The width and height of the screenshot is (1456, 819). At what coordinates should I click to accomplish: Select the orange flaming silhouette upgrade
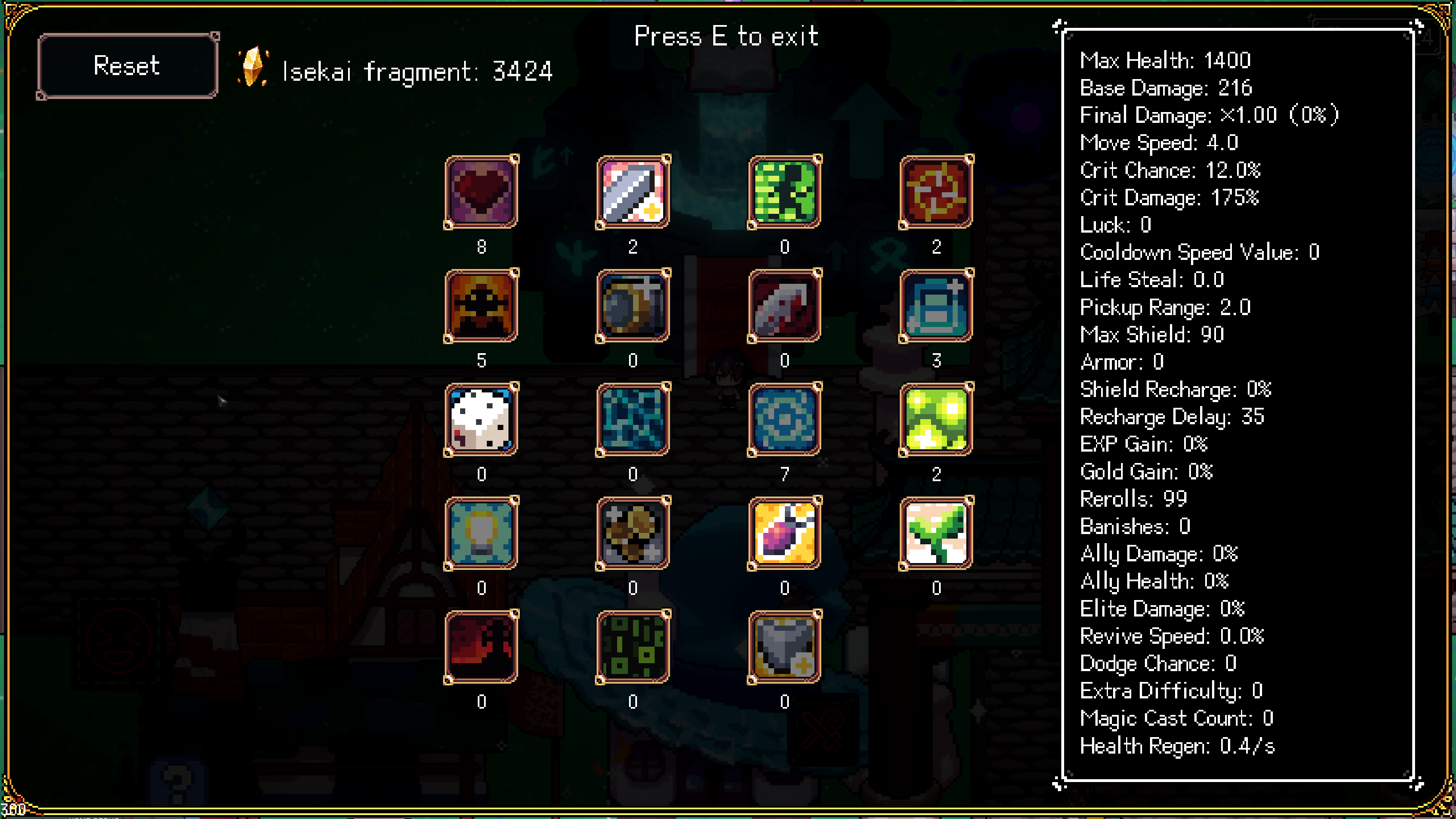481,306
